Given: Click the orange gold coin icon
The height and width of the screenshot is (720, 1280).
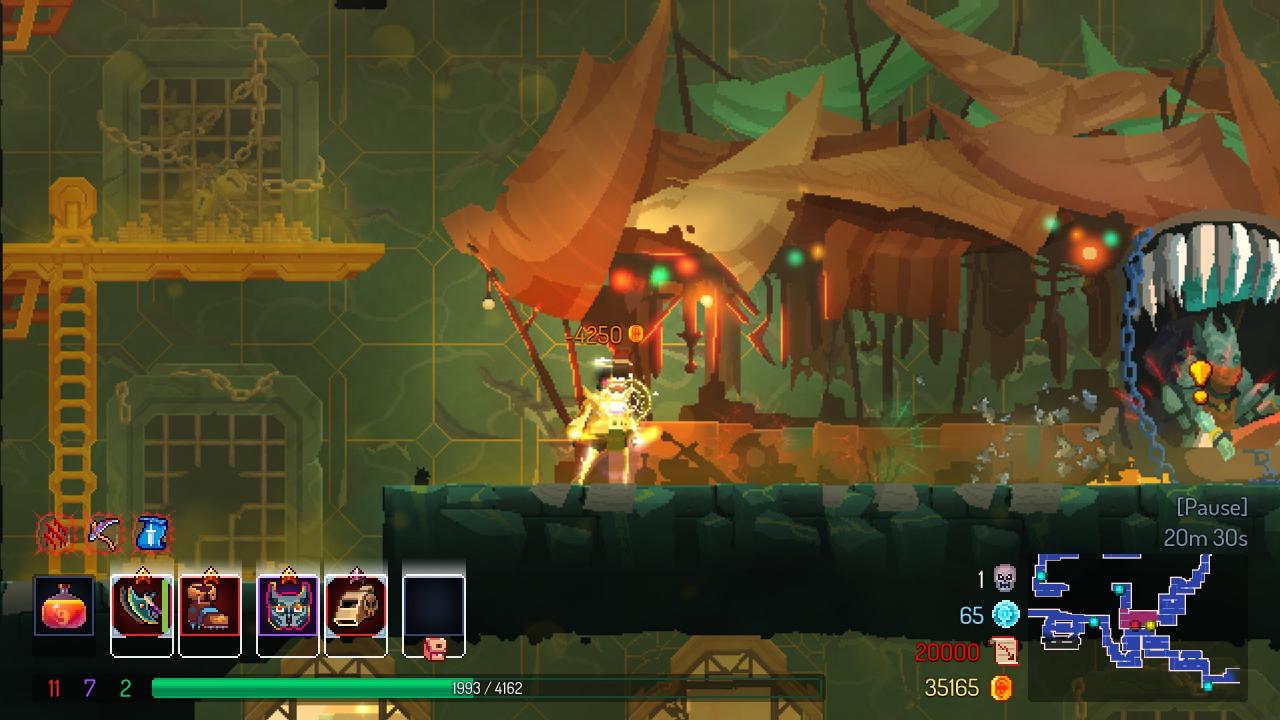Looking at the screenshot, I should tap(1001, 688).
